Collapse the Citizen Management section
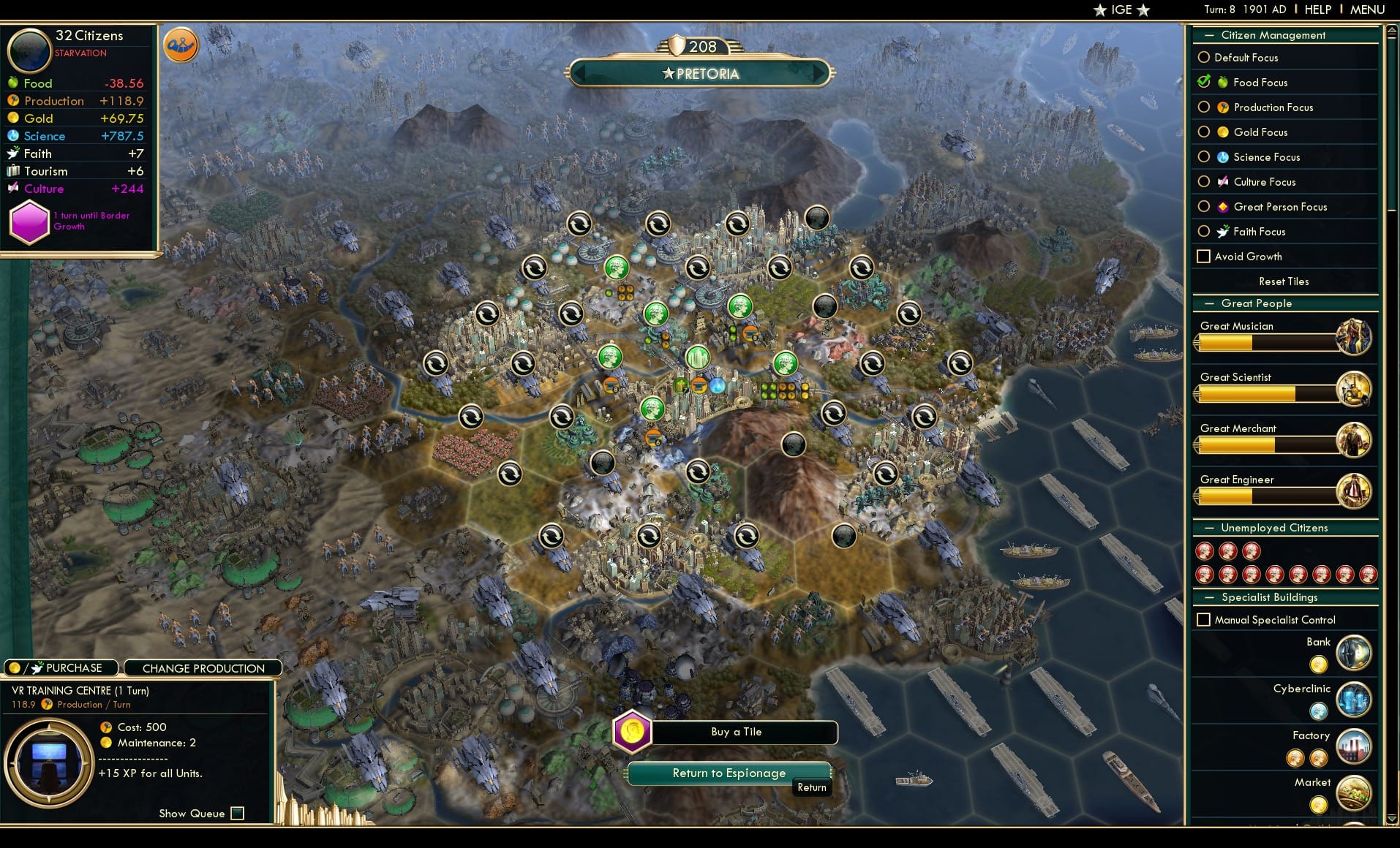This screenshot has height=848, width=1400. pos(1208,34)
